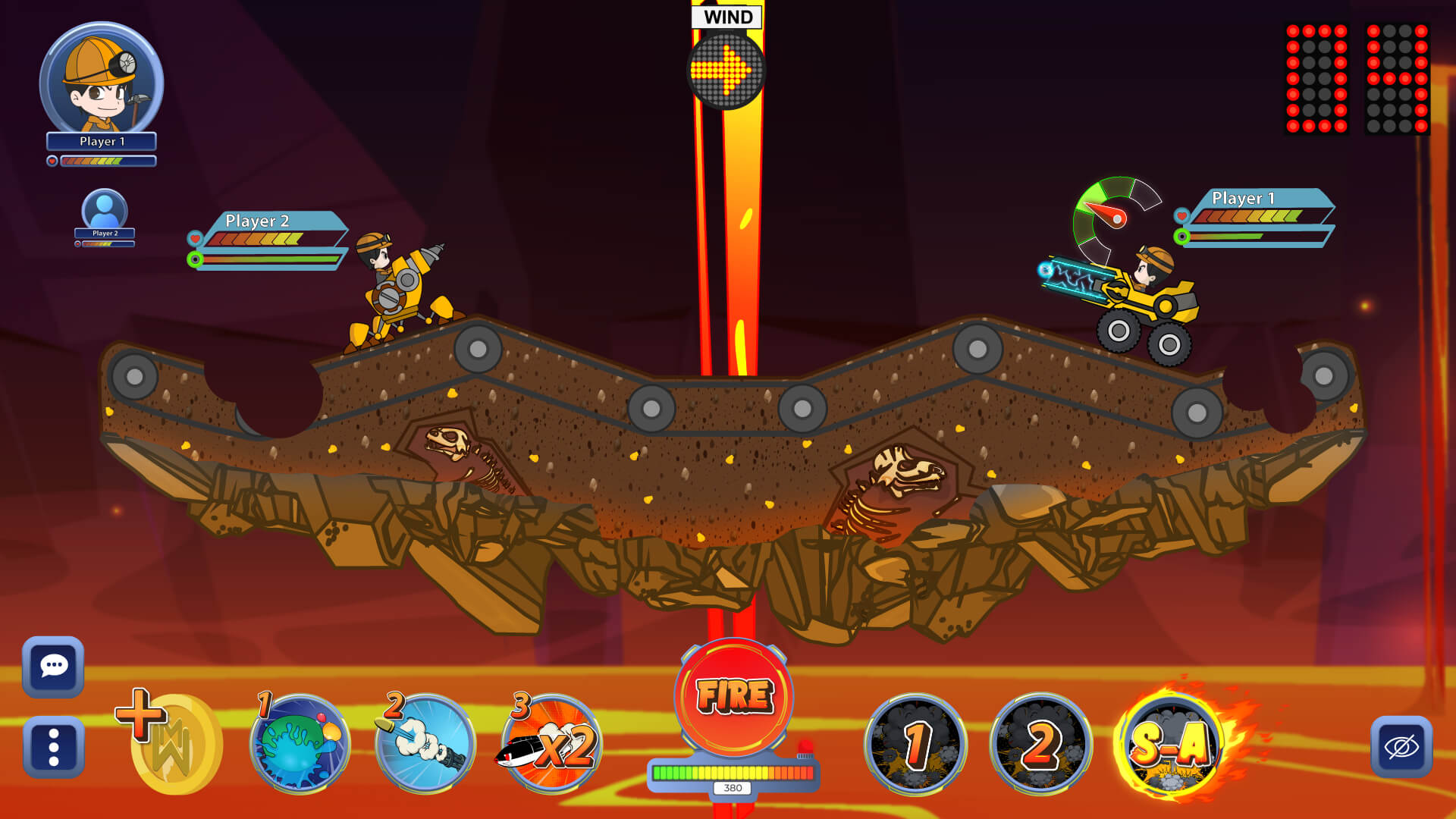This screenshot has width=1456, height=819.
Task: Click Player 1's miner avatar portrait
Action: click(x=101, y=81)
